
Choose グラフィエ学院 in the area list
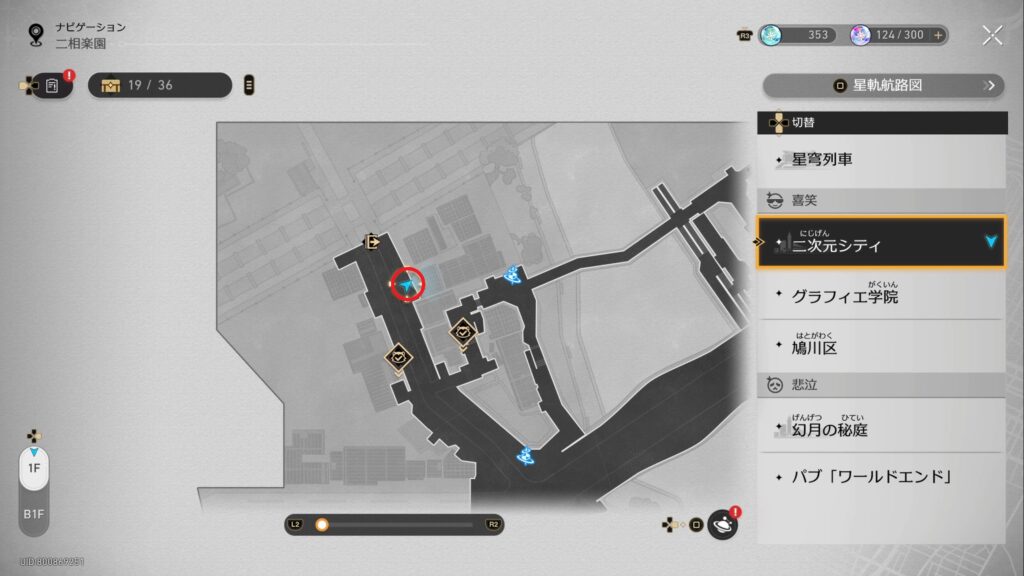pos(880,296)
